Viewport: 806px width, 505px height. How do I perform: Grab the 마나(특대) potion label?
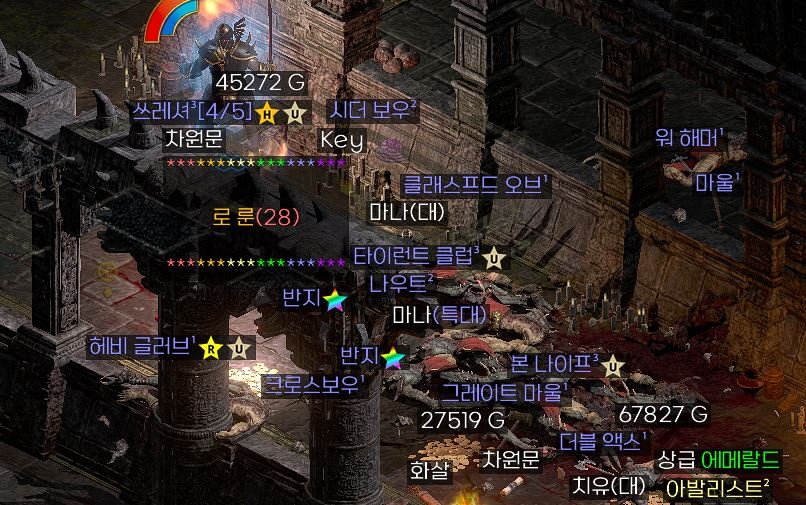pyautogui.click(x=440, y=316)
